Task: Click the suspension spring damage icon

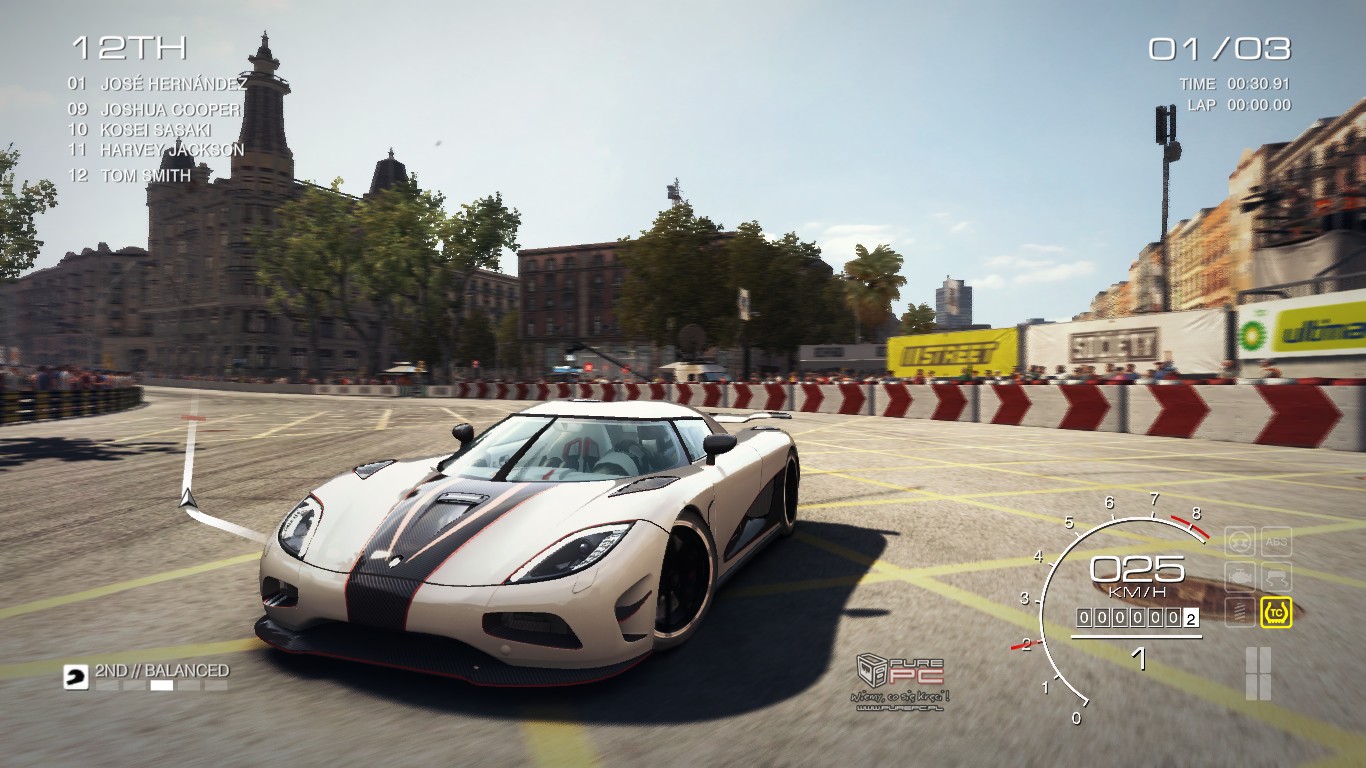Action: (x=1240, y=611)
